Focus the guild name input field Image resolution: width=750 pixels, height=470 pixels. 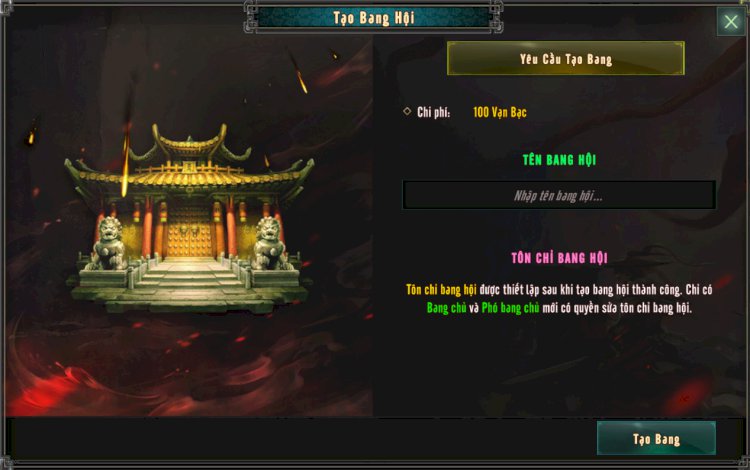coord(558,195)
